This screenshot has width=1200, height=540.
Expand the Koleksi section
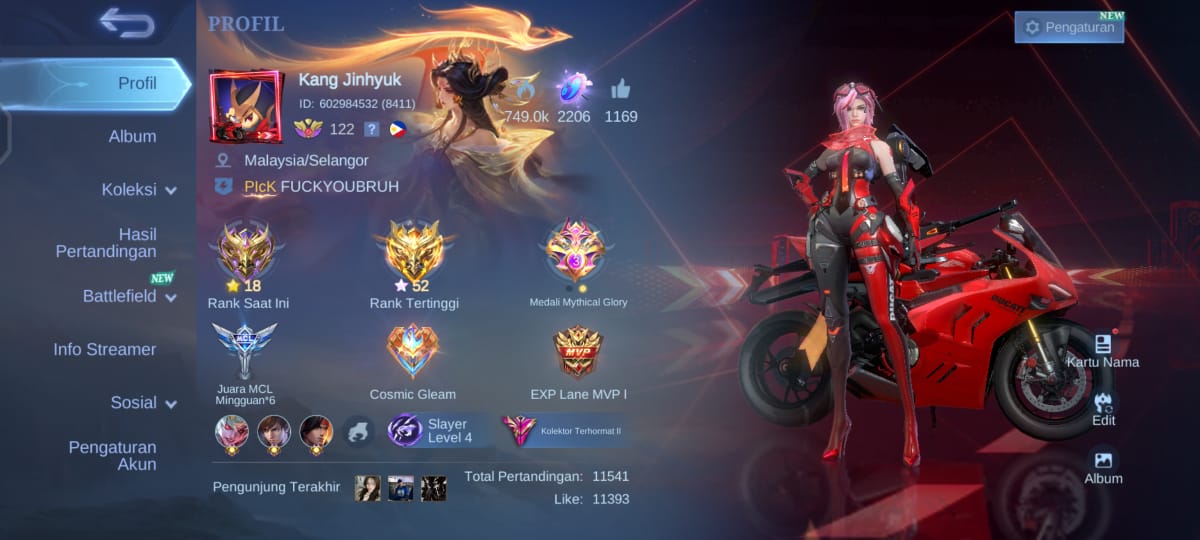tap(138, 189)
